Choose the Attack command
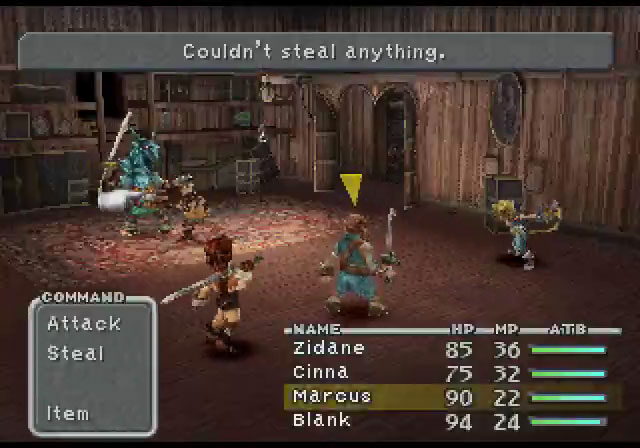The image size is (640, 448). click(x=84, y=323)
